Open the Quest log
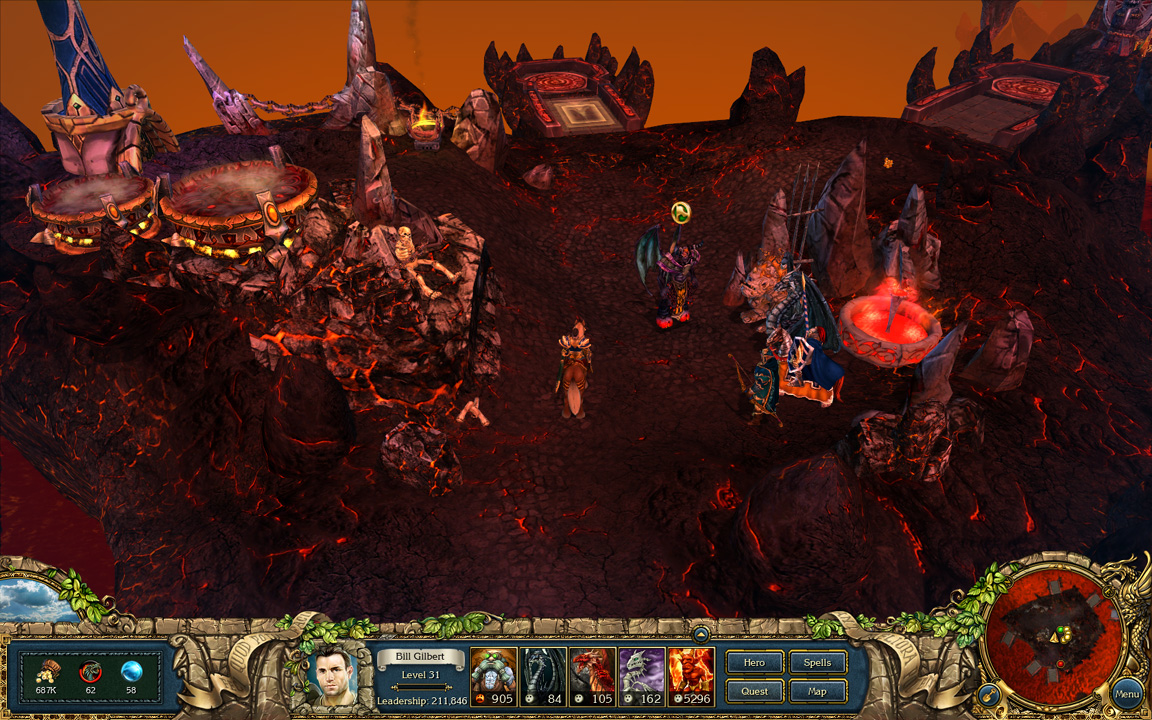 pyautogui.click(x=754, y=691)
